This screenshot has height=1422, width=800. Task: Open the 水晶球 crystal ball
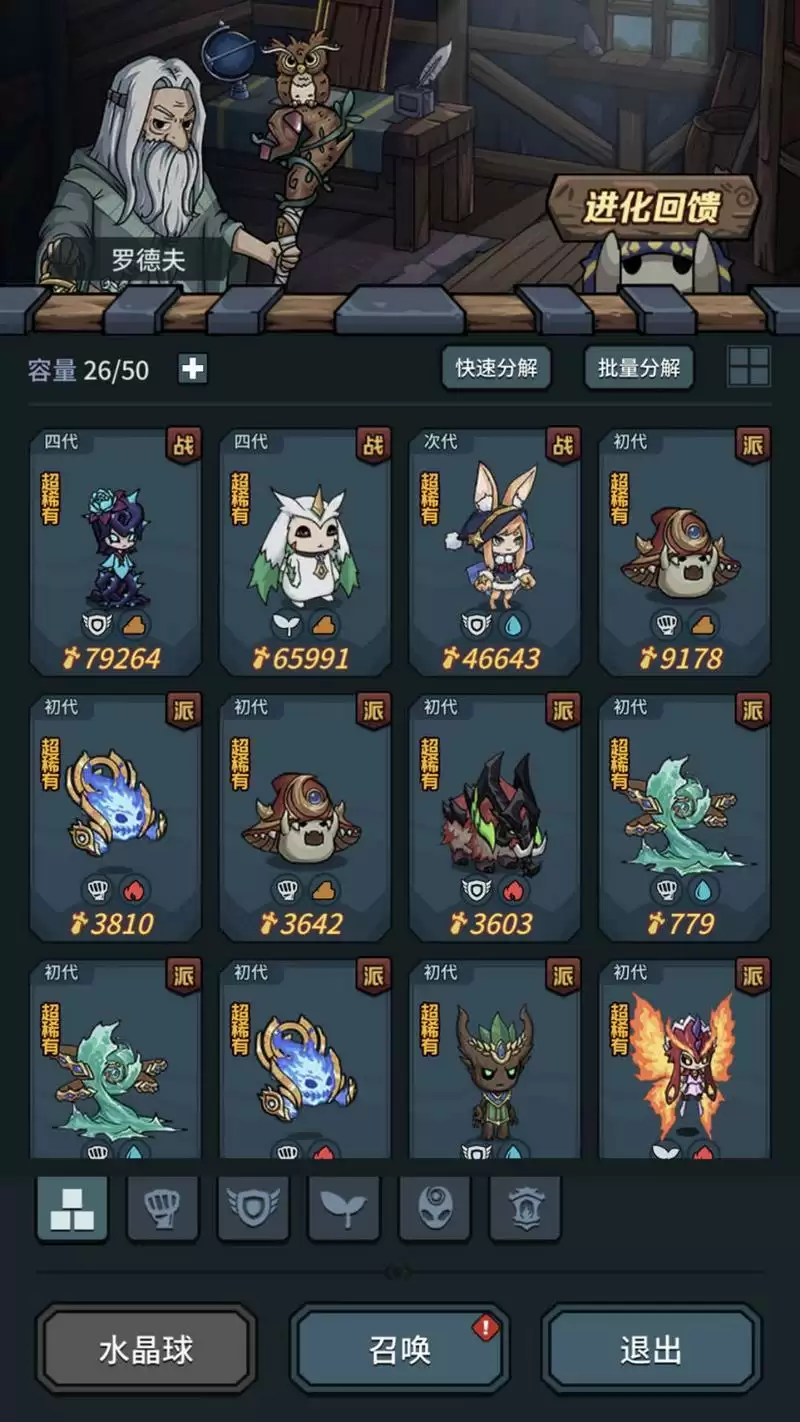pos(146,1350)
